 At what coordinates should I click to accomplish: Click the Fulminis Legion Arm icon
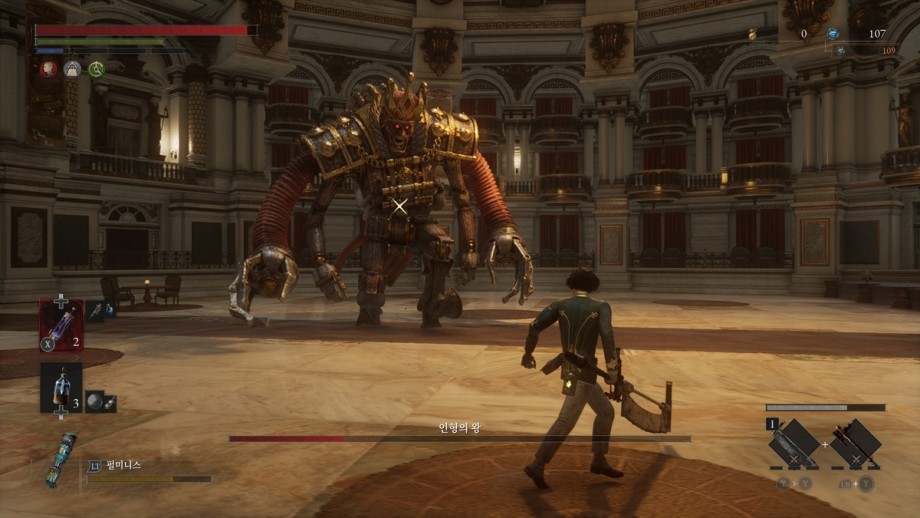pyautogui.click(x=60, y=459)
